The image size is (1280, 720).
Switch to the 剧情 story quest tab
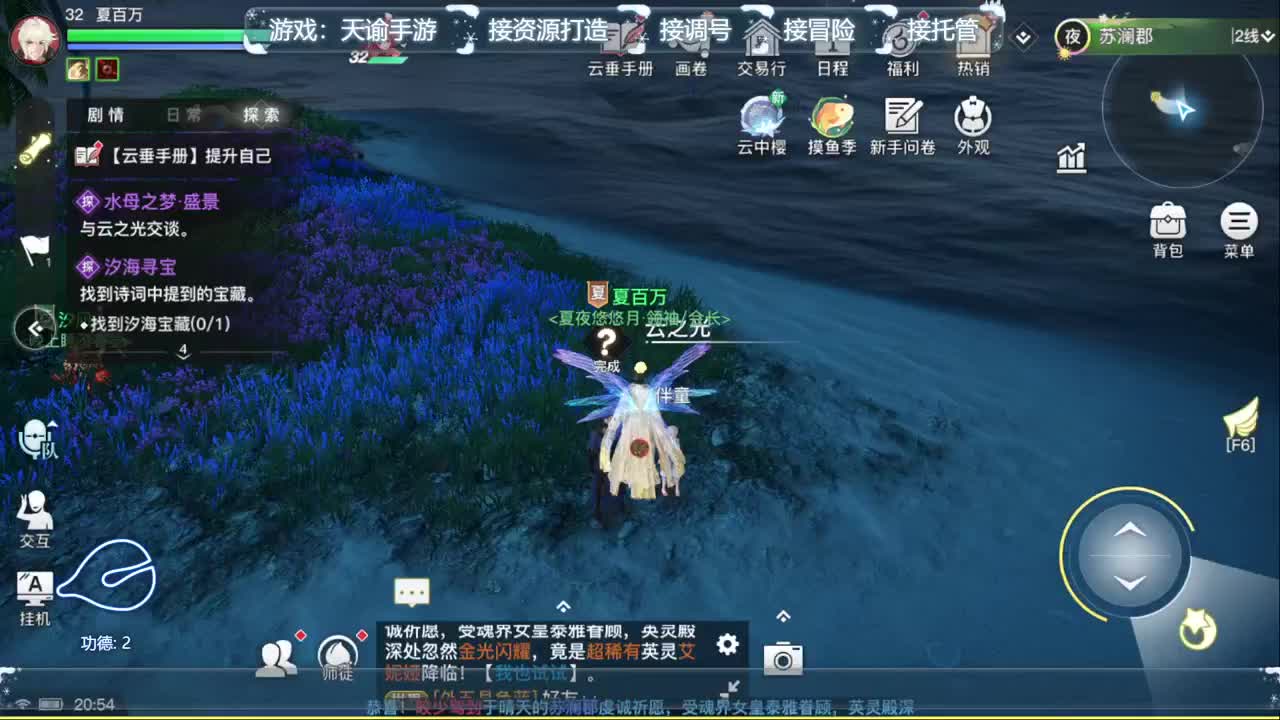coord(108,114)
